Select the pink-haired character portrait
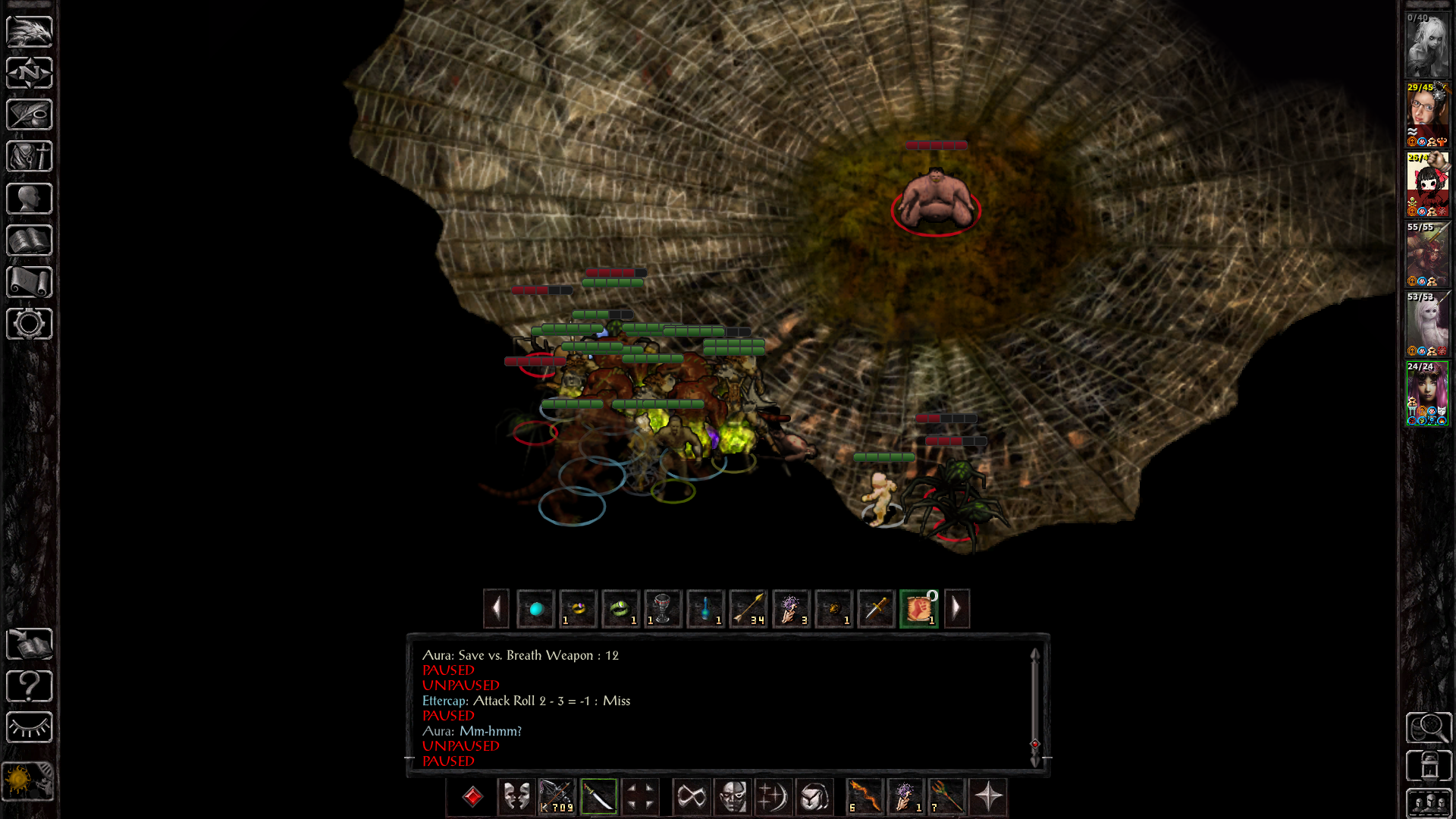The height and width of the screenshot is (819, 1456). click(x=1427, y=394)
